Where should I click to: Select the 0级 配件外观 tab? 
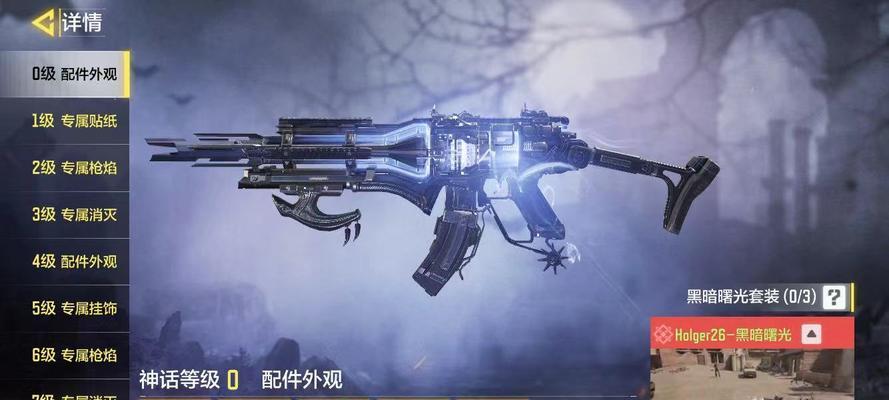pyautogui.click(x=64, y=73)
